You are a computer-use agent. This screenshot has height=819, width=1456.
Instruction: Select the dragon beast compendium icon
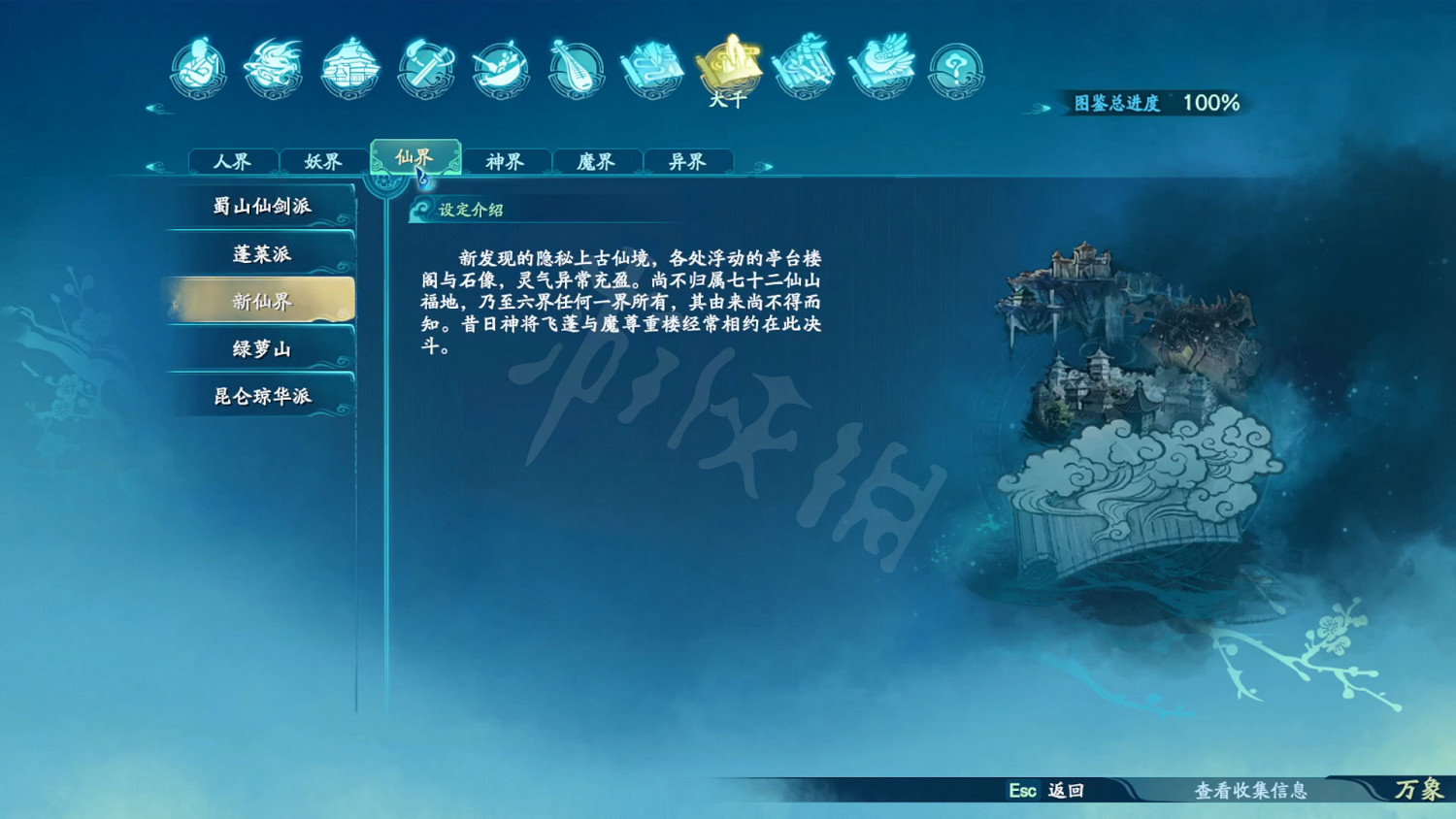273,68
